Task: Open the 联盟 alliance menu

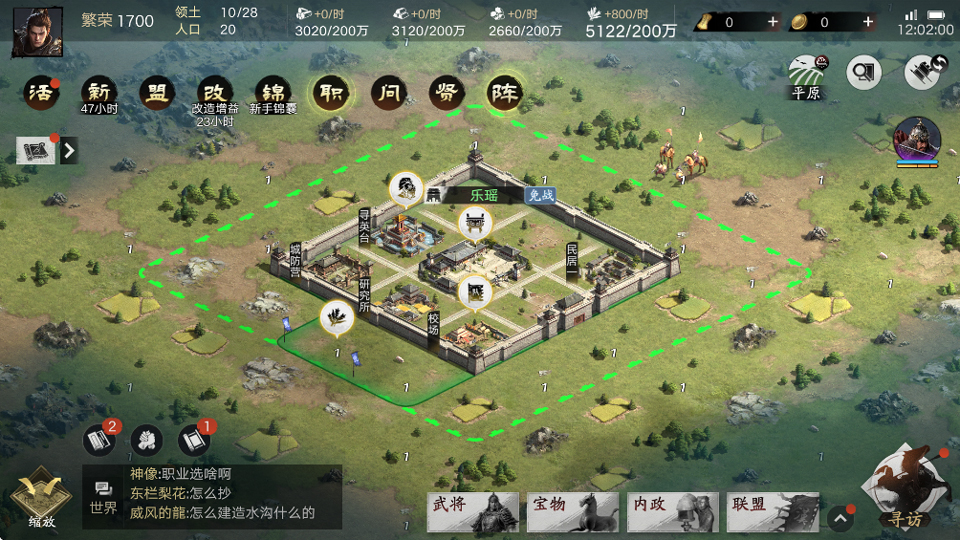Action: click(773, 511)
